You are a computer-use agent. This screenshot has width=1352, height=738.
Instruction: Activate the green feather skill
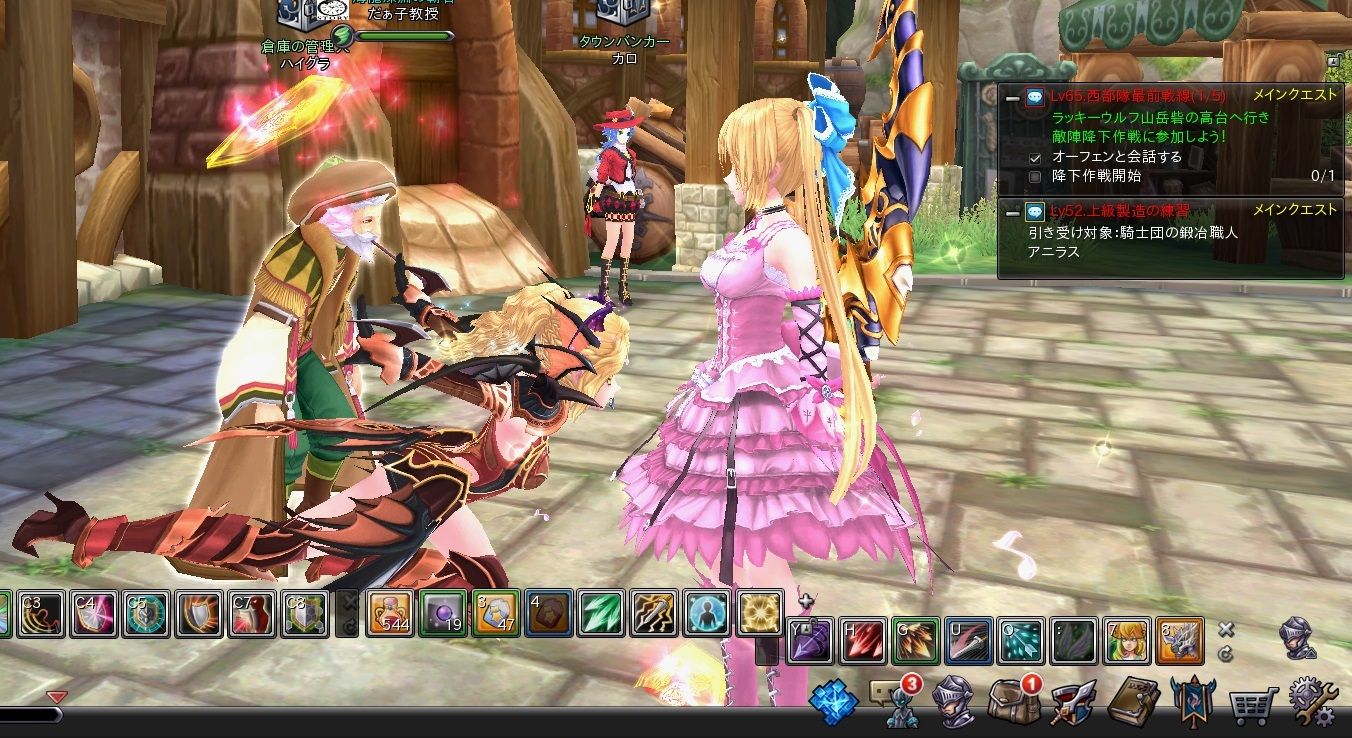pyautogui.click(x=601, y=613)
